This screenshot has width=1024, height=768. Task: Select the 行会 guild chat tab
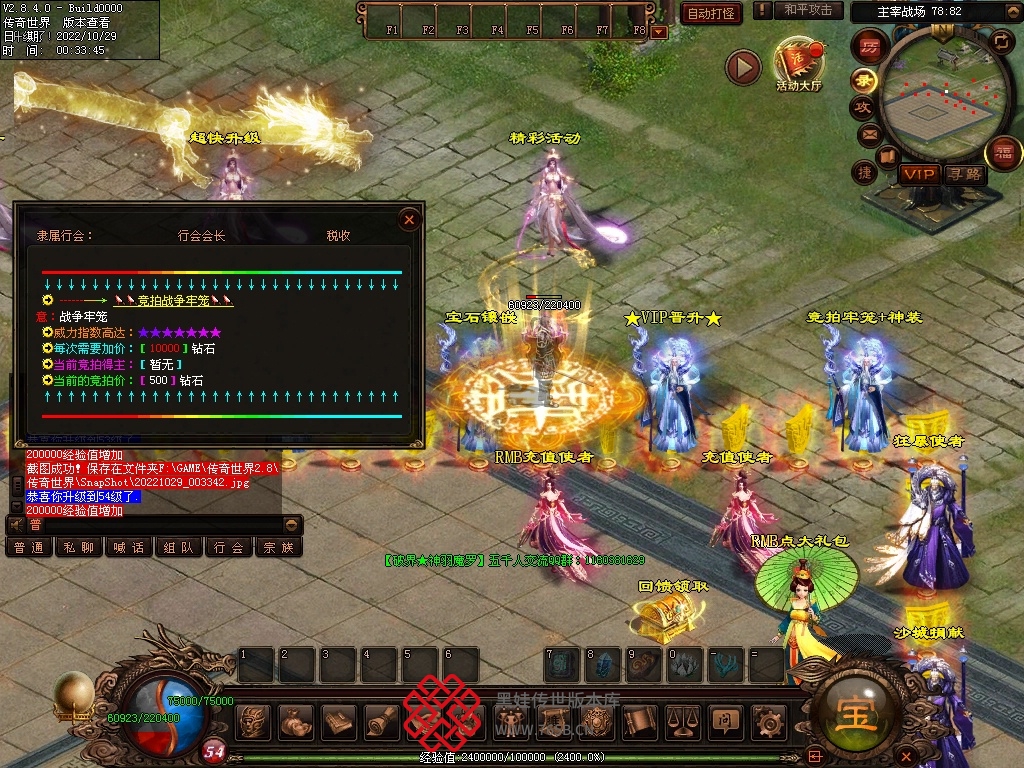click(x=228, y=547)
